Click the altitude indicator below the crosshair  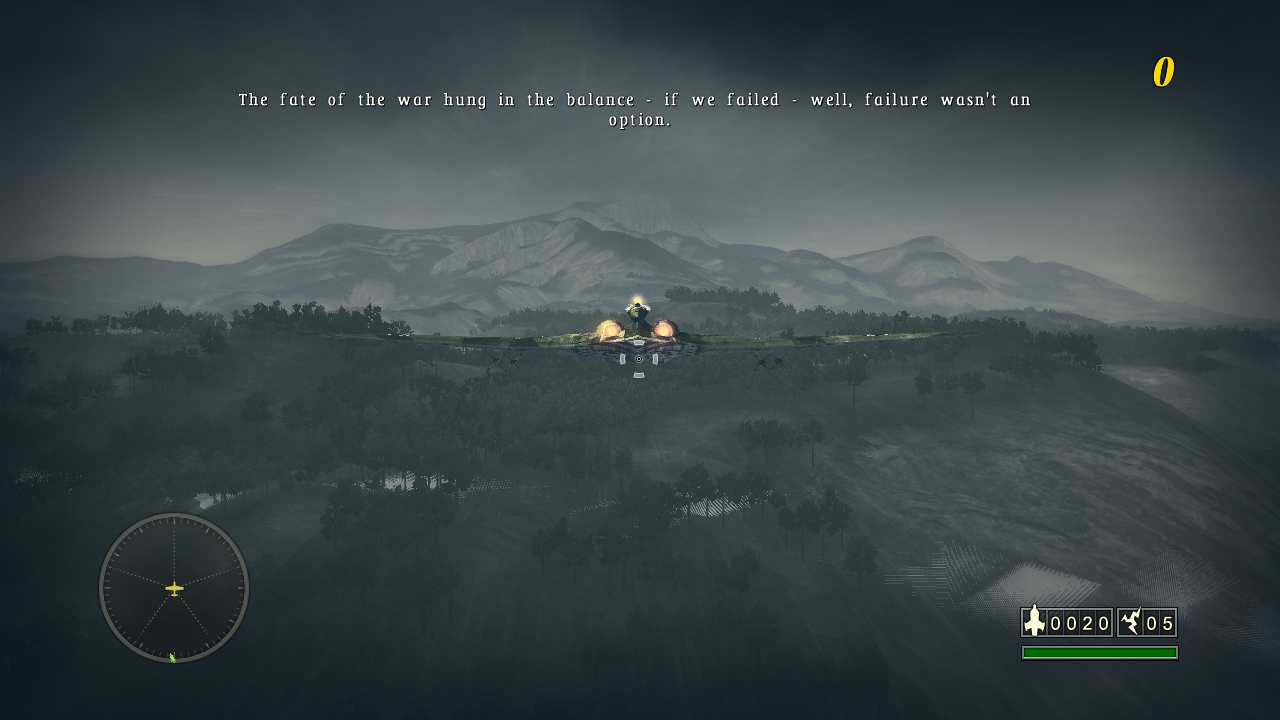[637, 375]
